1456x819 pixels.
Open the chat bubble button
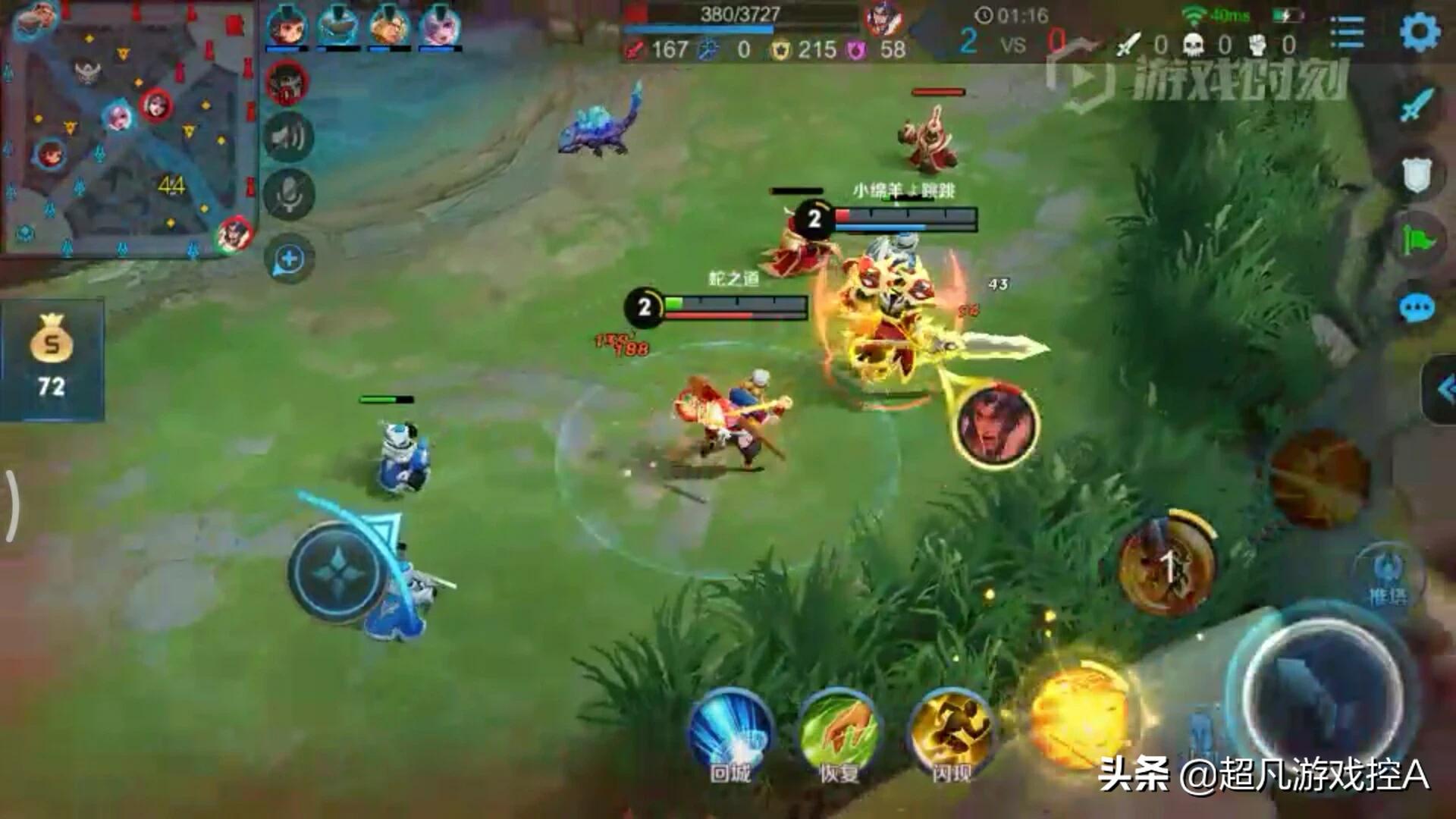[x=1416, y=308]
